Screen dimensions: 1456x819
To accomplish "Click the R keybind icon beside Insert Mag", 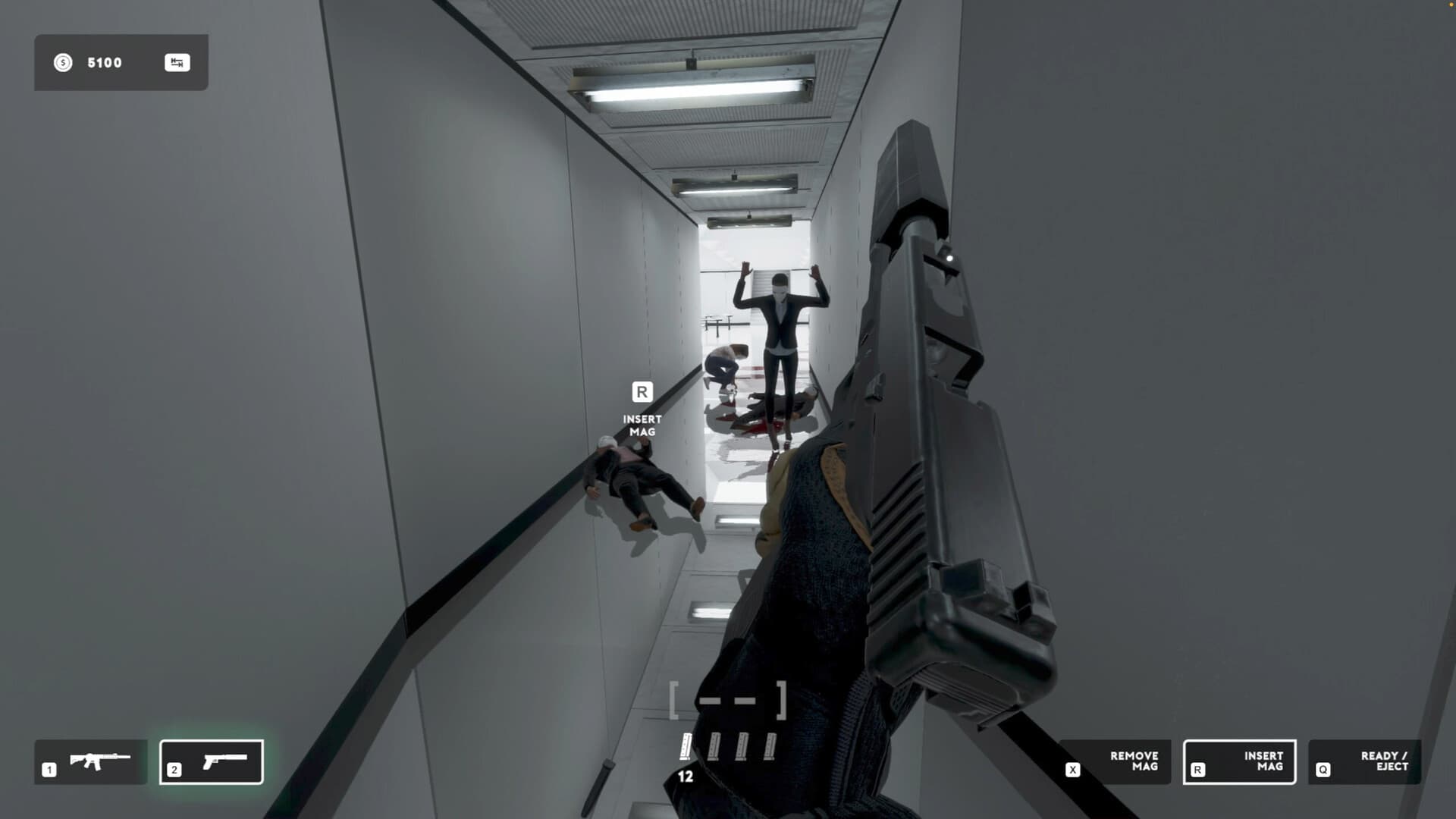I will click(x=1198, y=767).
